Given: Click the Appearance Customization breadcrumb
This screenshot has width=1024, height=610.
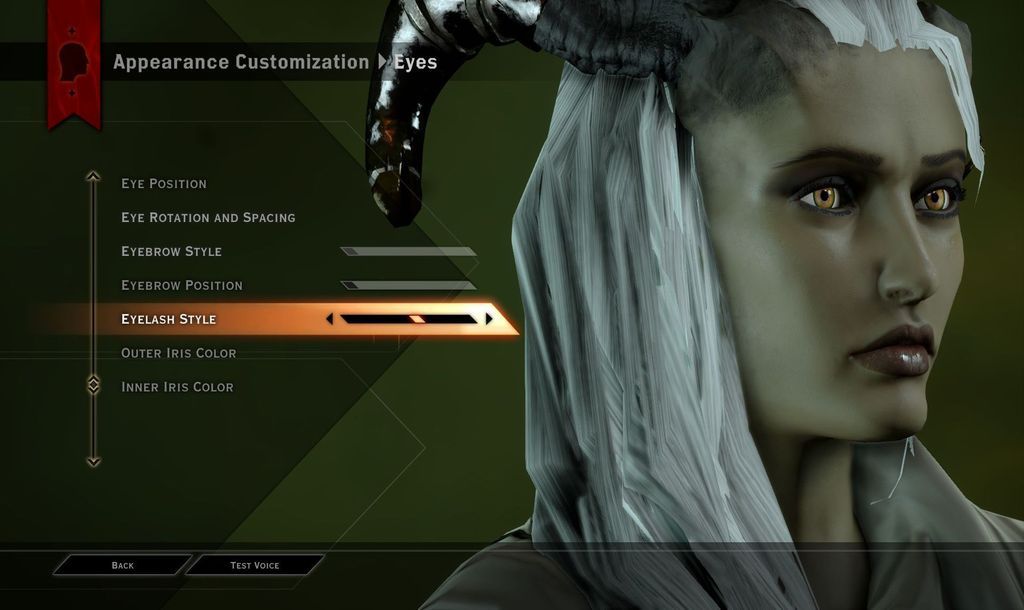Looking at the screenshot, I should coord(241,62).
